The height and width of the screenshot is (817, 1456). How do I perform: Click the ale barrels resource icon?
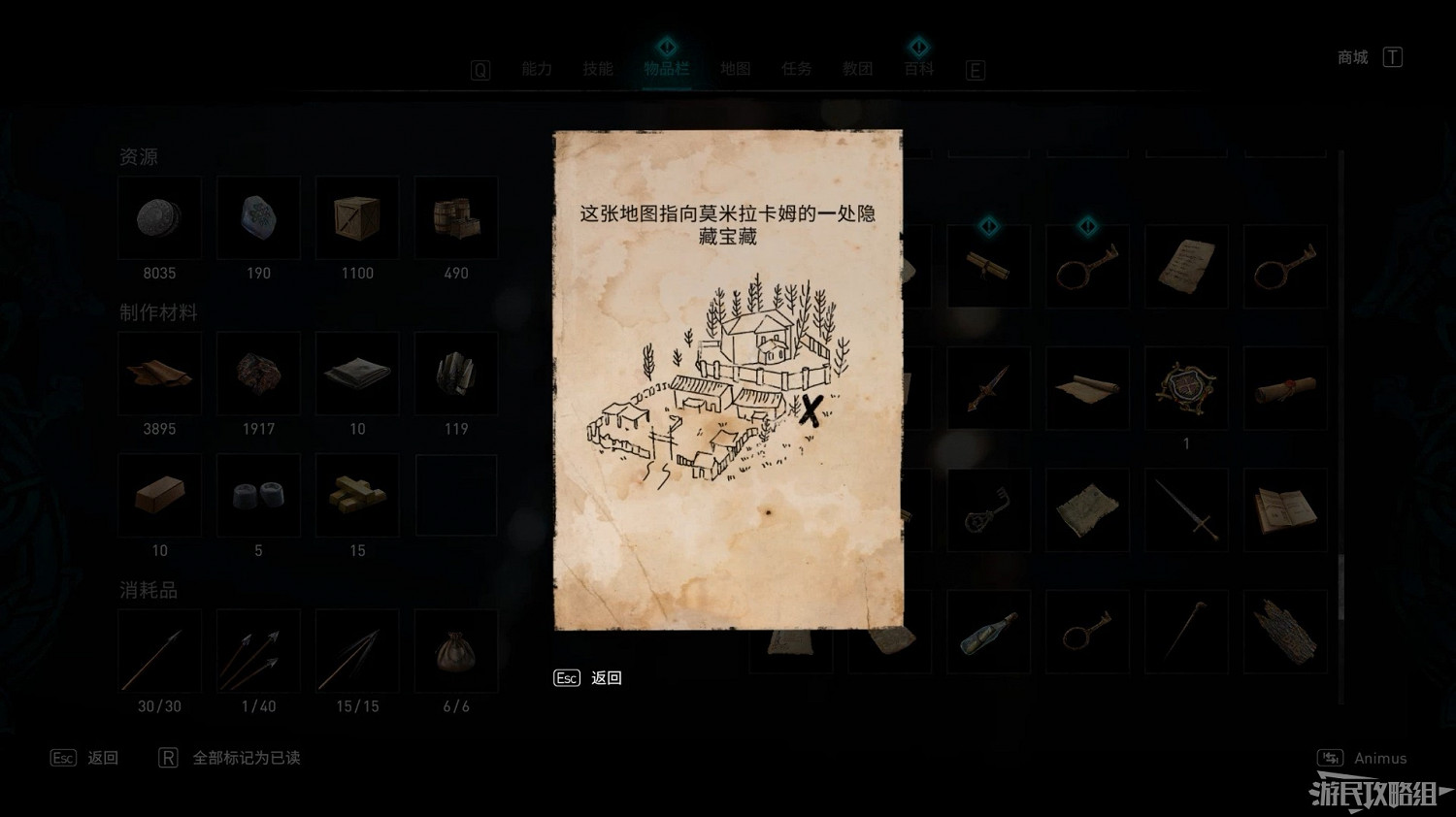tap(456, 217)
